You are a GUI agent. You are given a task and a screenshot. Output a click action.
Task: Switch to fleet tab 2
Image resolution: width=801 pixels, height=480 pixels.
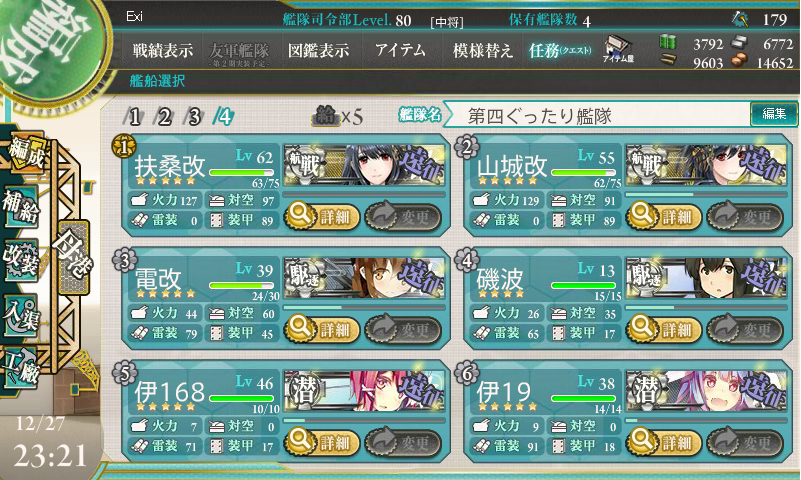[165, 115]
